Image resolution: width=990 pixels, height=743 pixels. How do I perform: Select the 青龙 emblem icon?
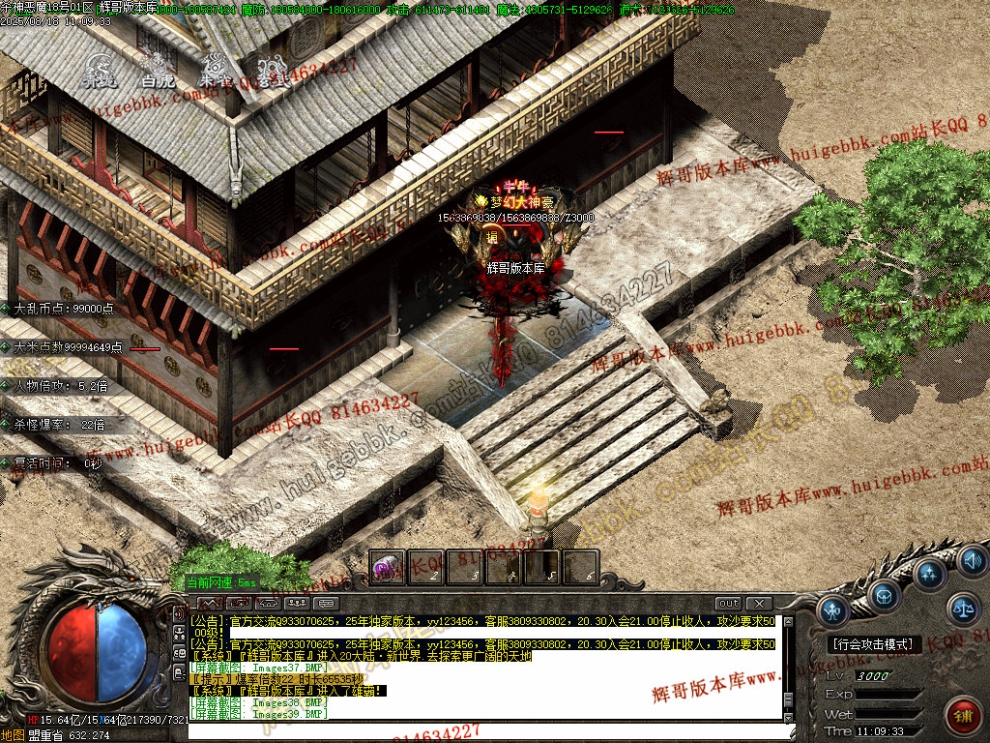pyautogui.click(x=99, y=70)
